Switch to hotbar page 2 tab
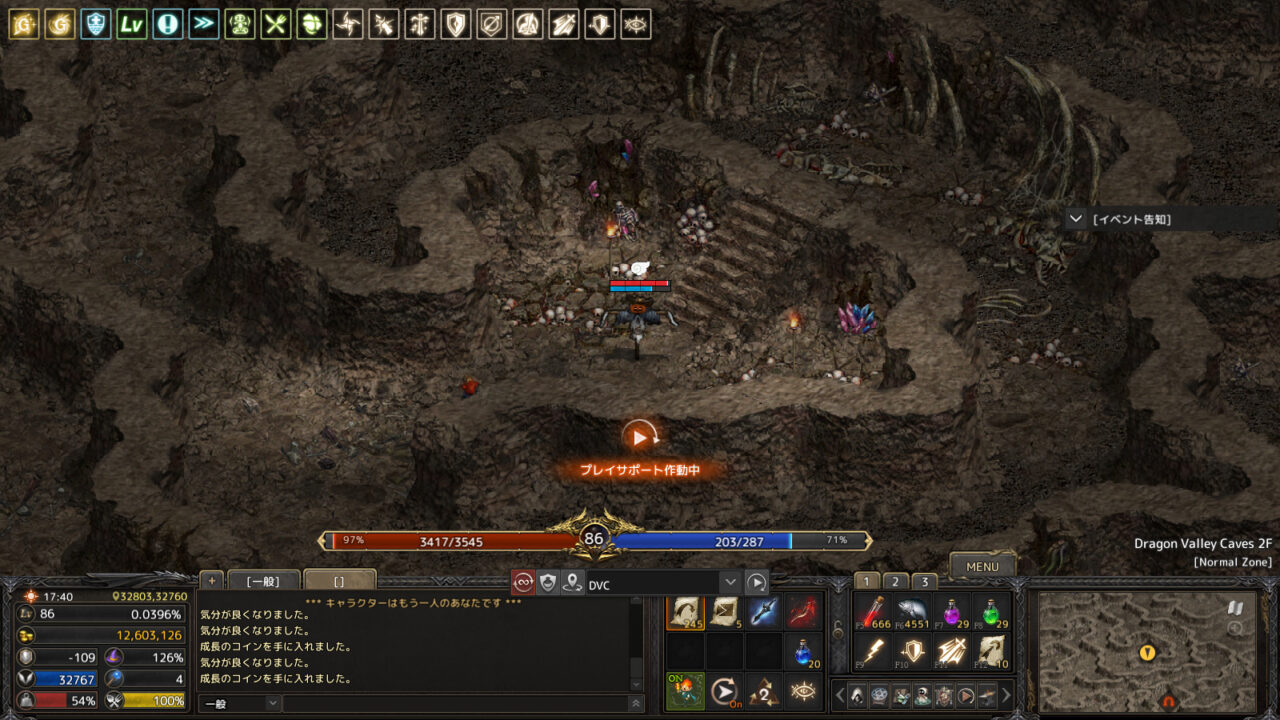The height and width of the screenshot is (720, 1280). (x=895, y=582)
